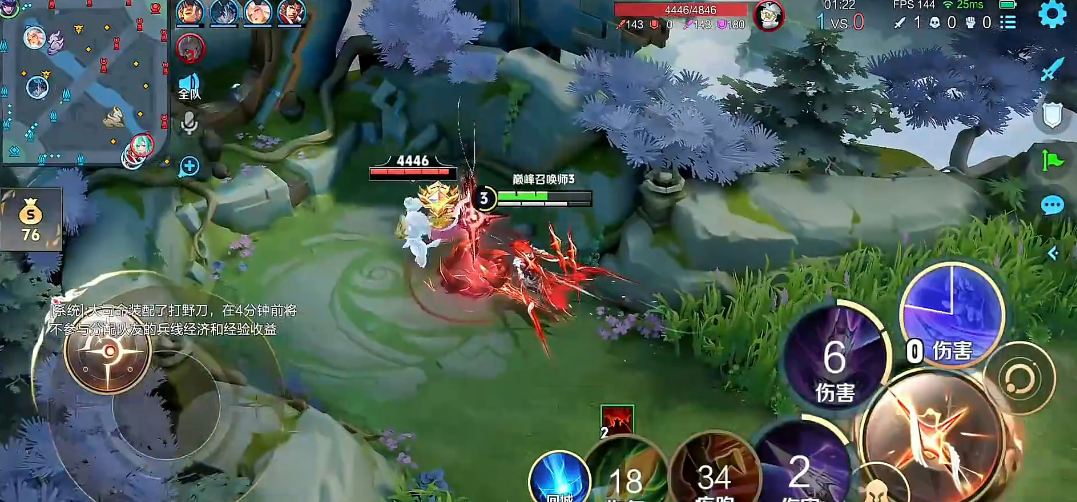
Task: Open the gold coin shop showing 76
Action: coord(31,219)
